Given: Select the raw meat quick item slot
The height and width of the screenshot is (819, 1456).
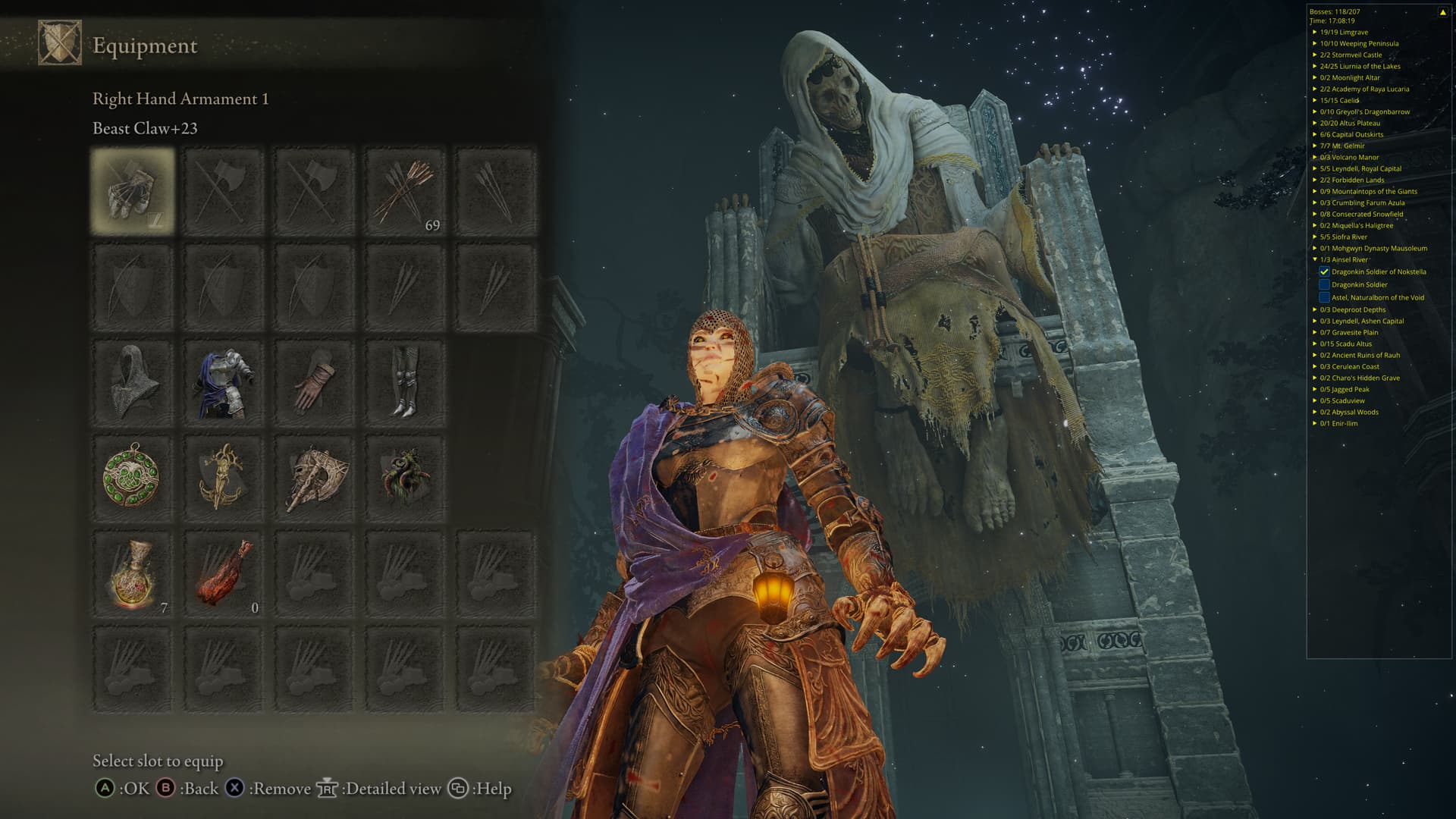Looking at the screenshot, I should click(x=223, y=574).
